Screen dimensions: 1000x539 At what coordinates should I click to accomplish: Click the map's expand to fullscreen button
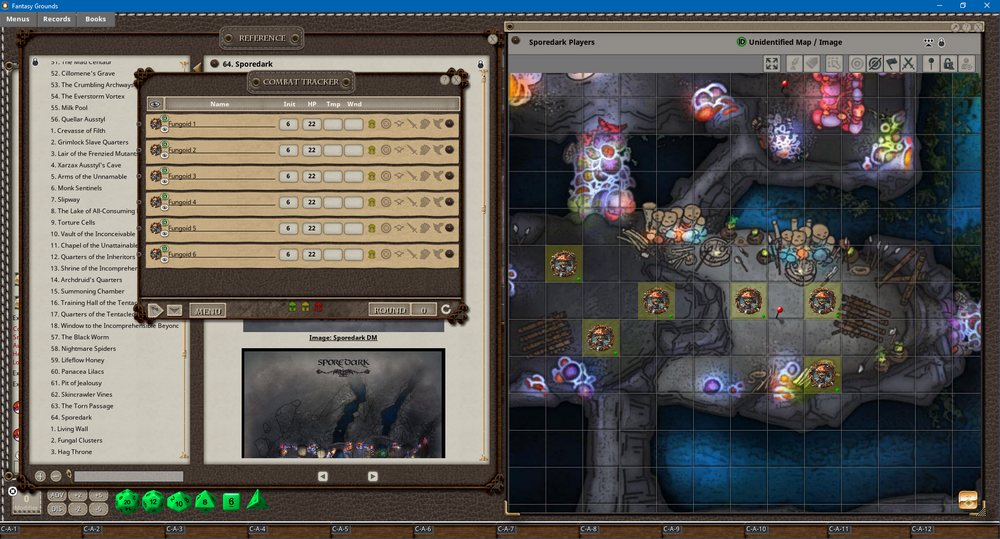772,63
